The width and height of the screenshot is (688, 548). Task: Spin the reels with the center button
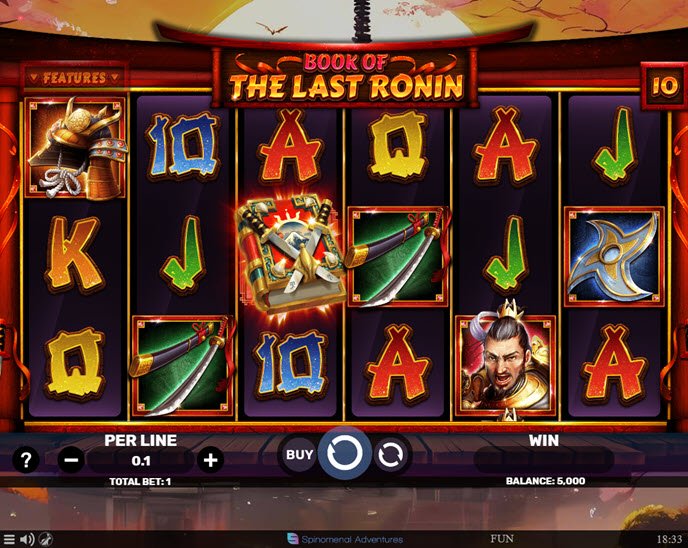point(345,454)
